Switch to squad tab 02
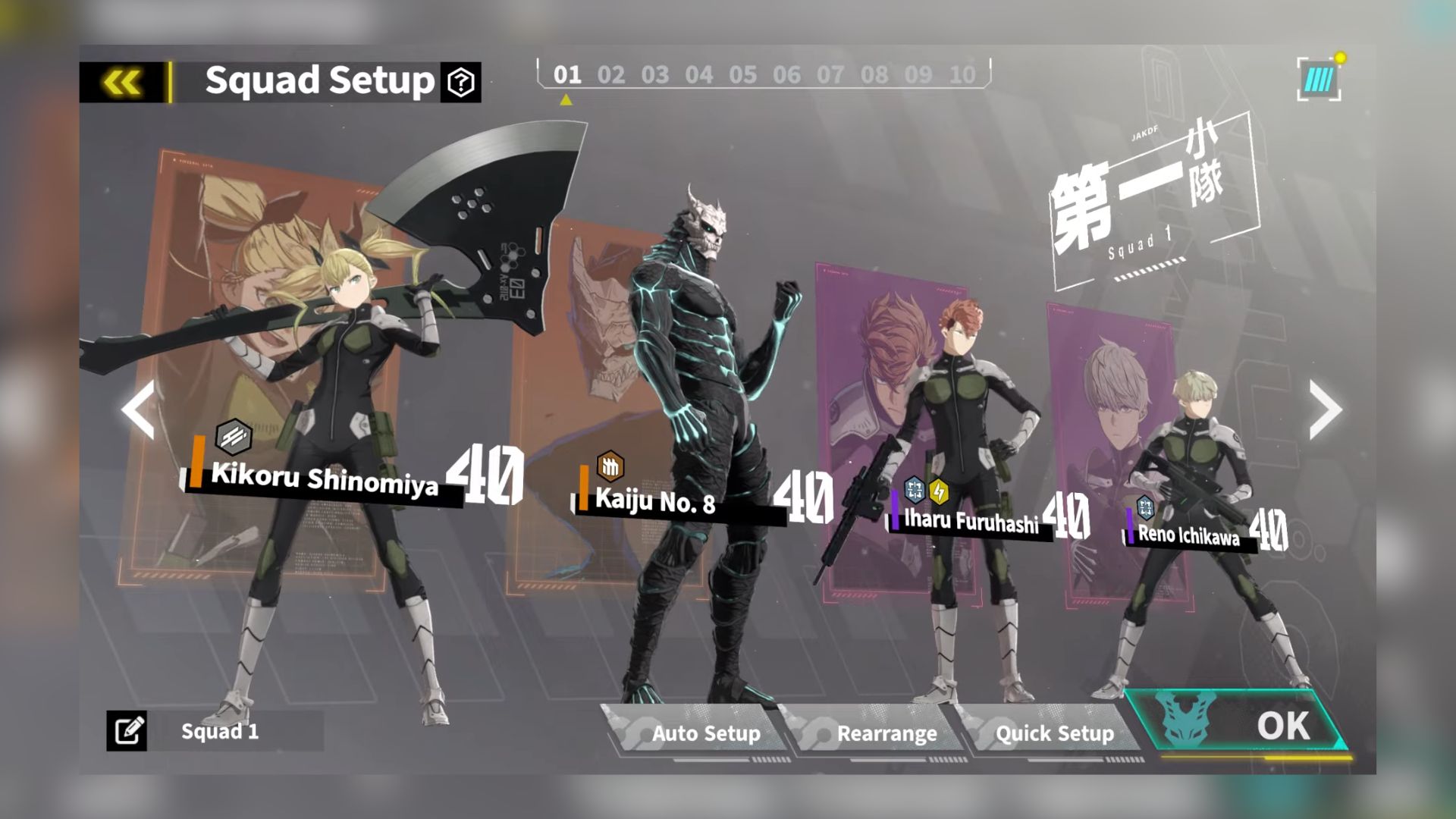Screen dimensions: 1456x819 coord(610,75)
